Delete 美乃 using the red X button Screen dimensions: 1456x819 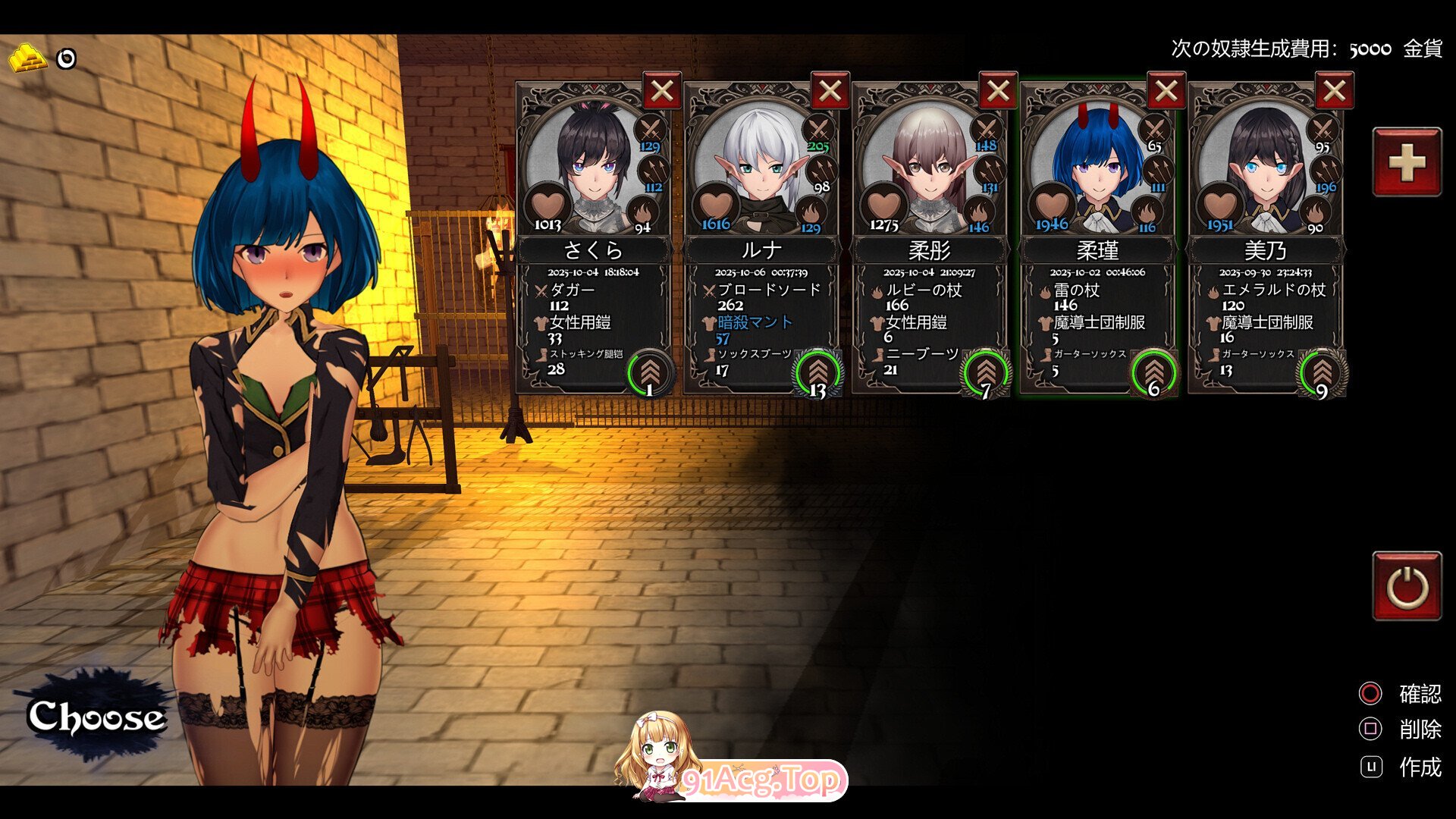point(1335,92)
